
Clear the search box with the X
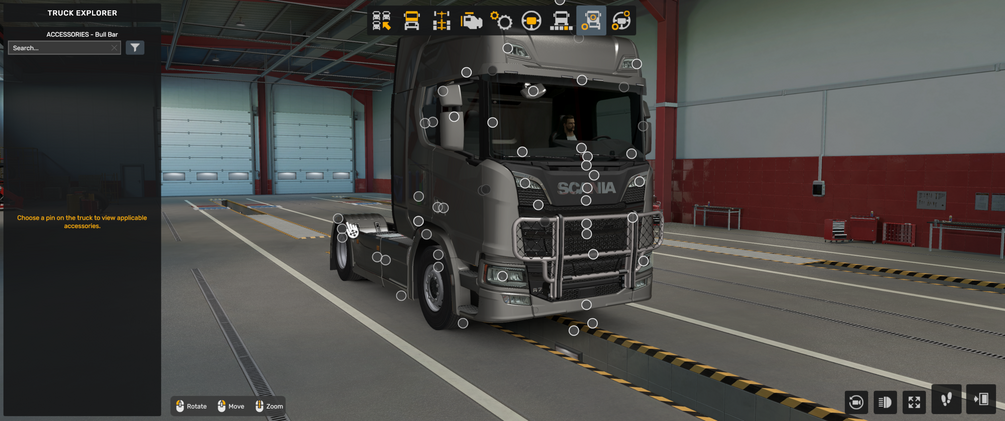point(115,48)
